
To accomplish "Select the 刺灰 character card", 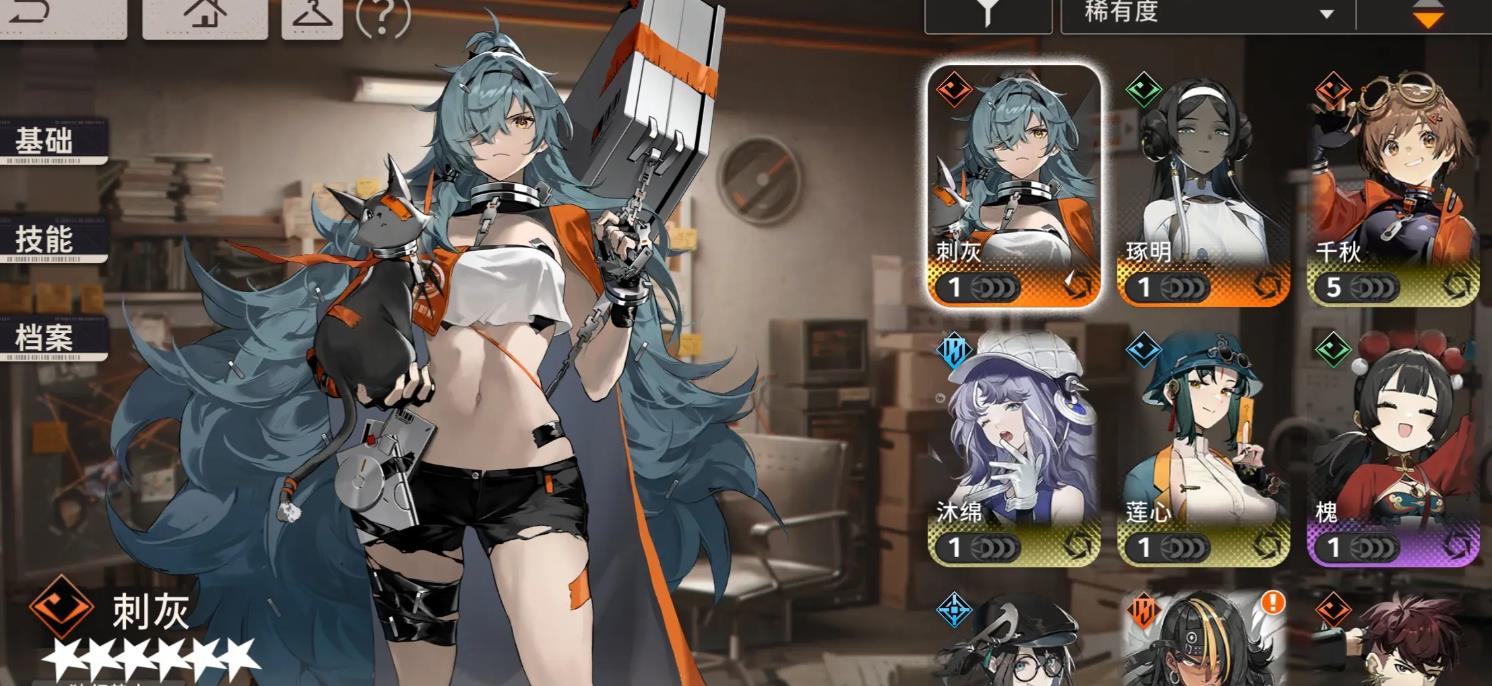I will pos(1014,187).
